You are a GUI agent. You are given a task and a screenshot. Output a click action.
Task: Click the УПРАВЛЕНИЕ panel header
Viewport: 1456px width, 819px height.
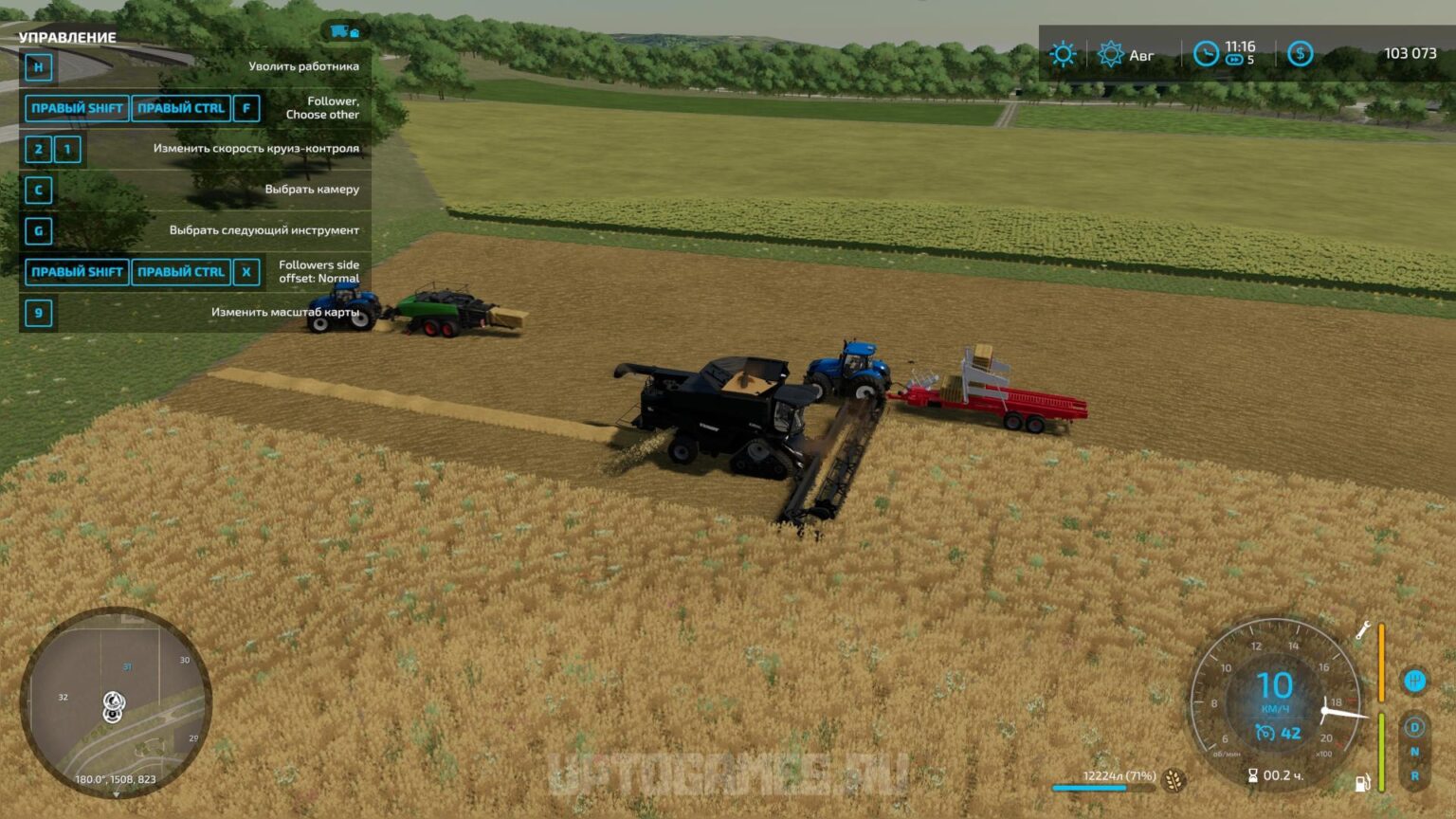[x=66, y=38]
